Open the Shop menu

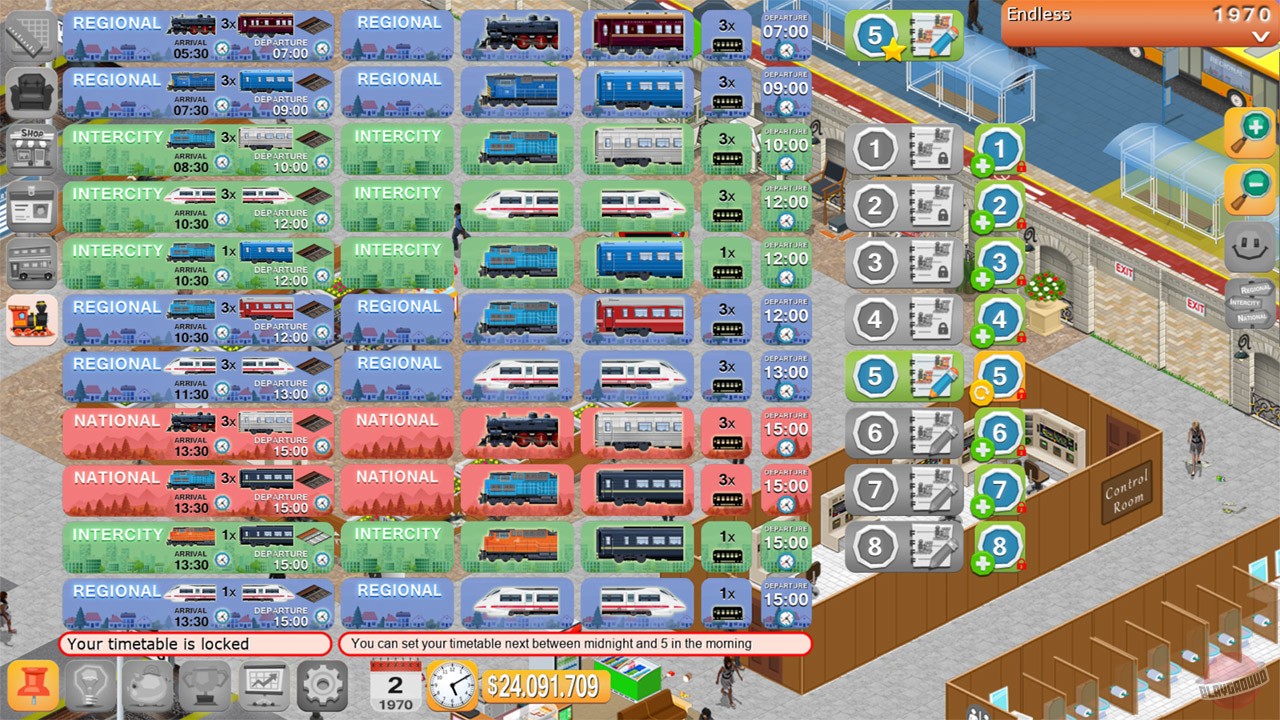coord(31,147)
